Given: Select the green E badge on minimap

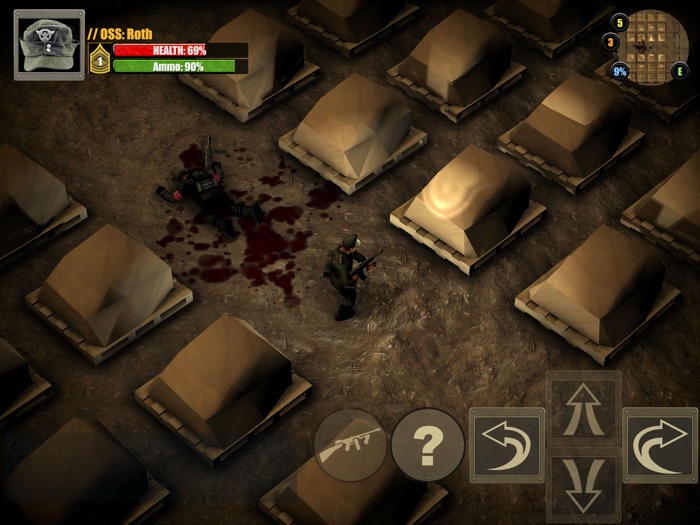Looking at the screenshot, I should [x=681, y=72].
